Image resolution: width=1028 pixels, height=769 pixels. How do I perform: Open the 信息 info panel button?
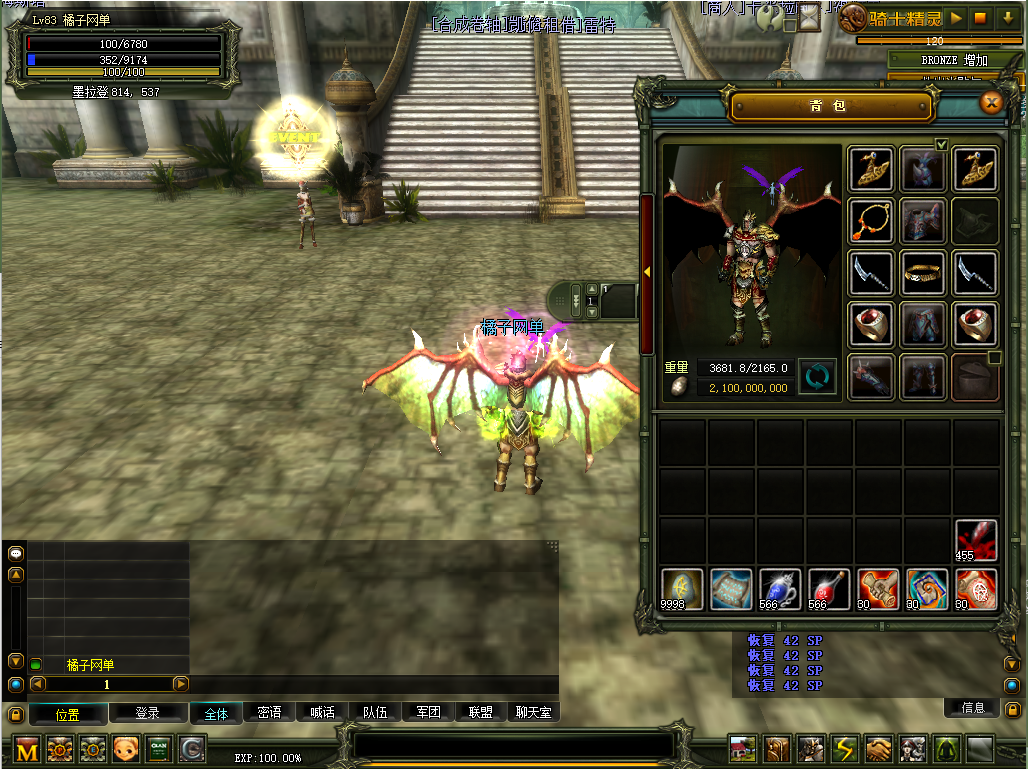point(973,708)
